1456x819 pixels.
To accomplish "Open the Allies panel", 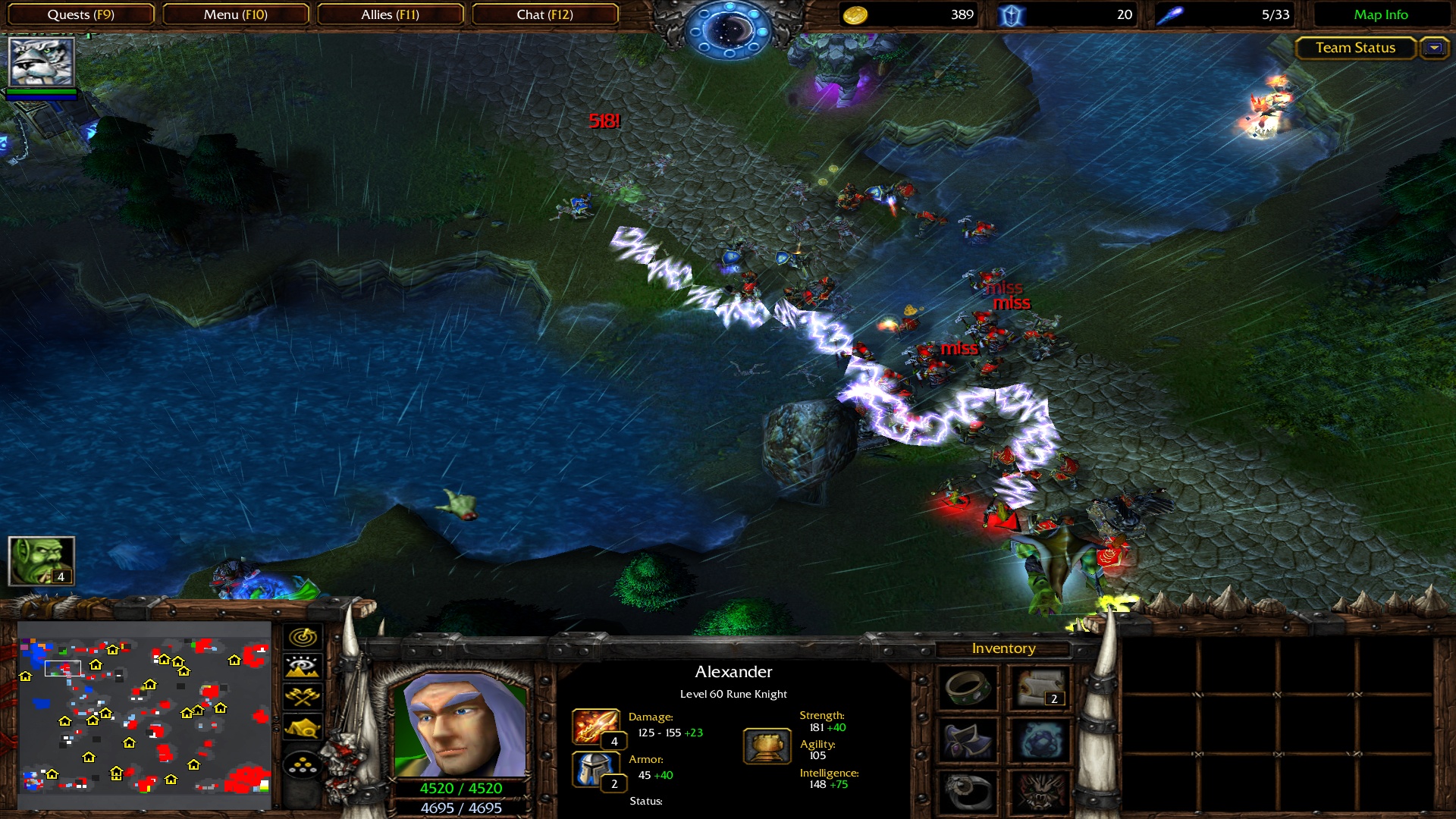I will tap(390, 14).
